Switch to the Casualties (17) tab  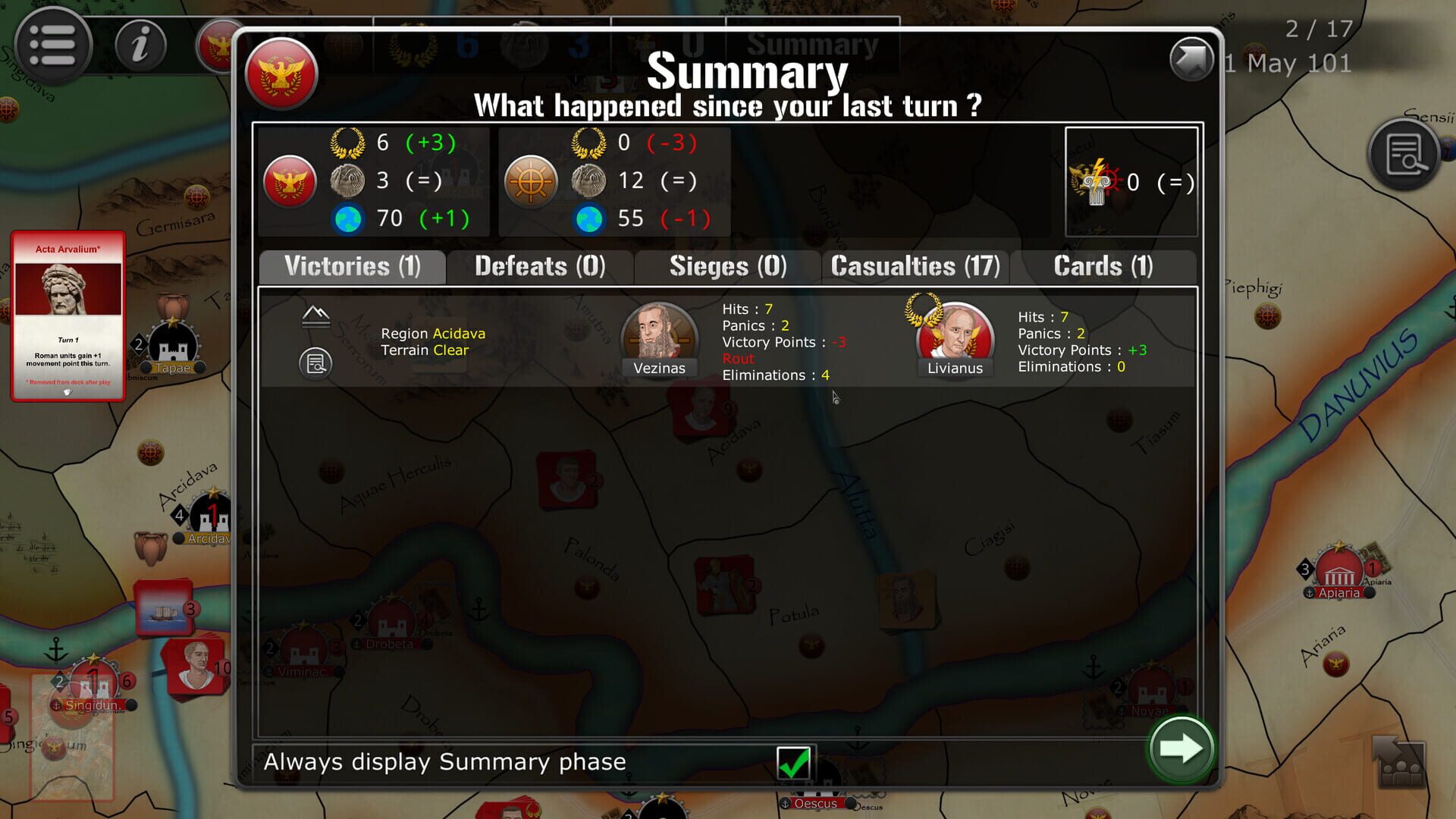(x=915, y=267)
